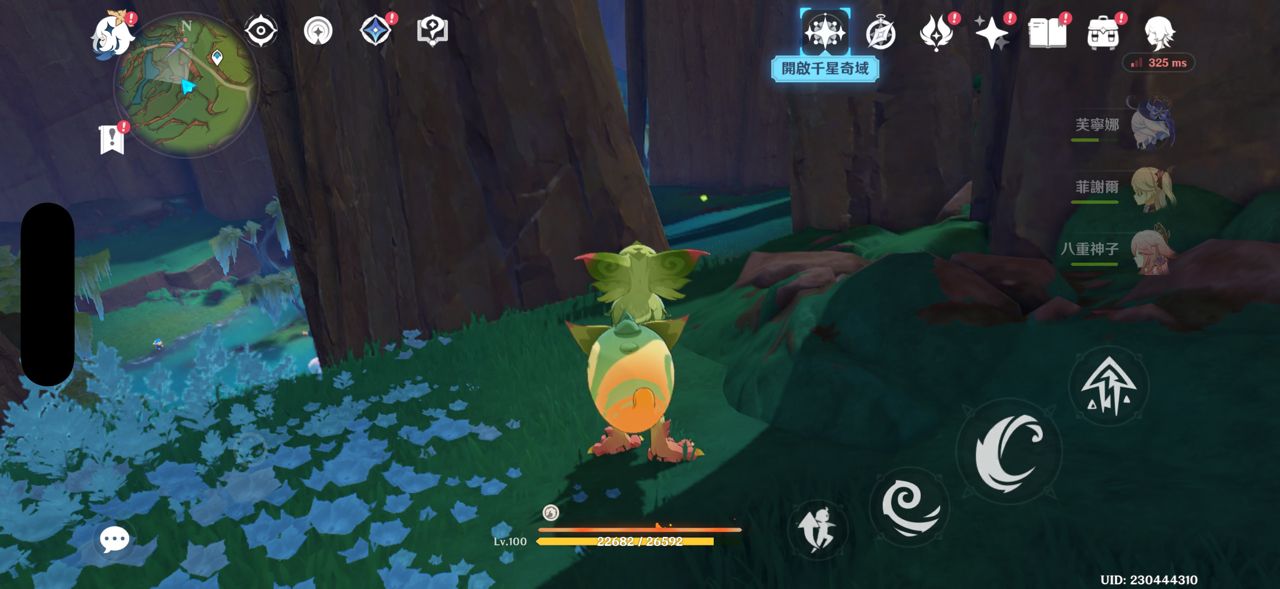Open the question mark tutorial icon

tap(432, 30)
